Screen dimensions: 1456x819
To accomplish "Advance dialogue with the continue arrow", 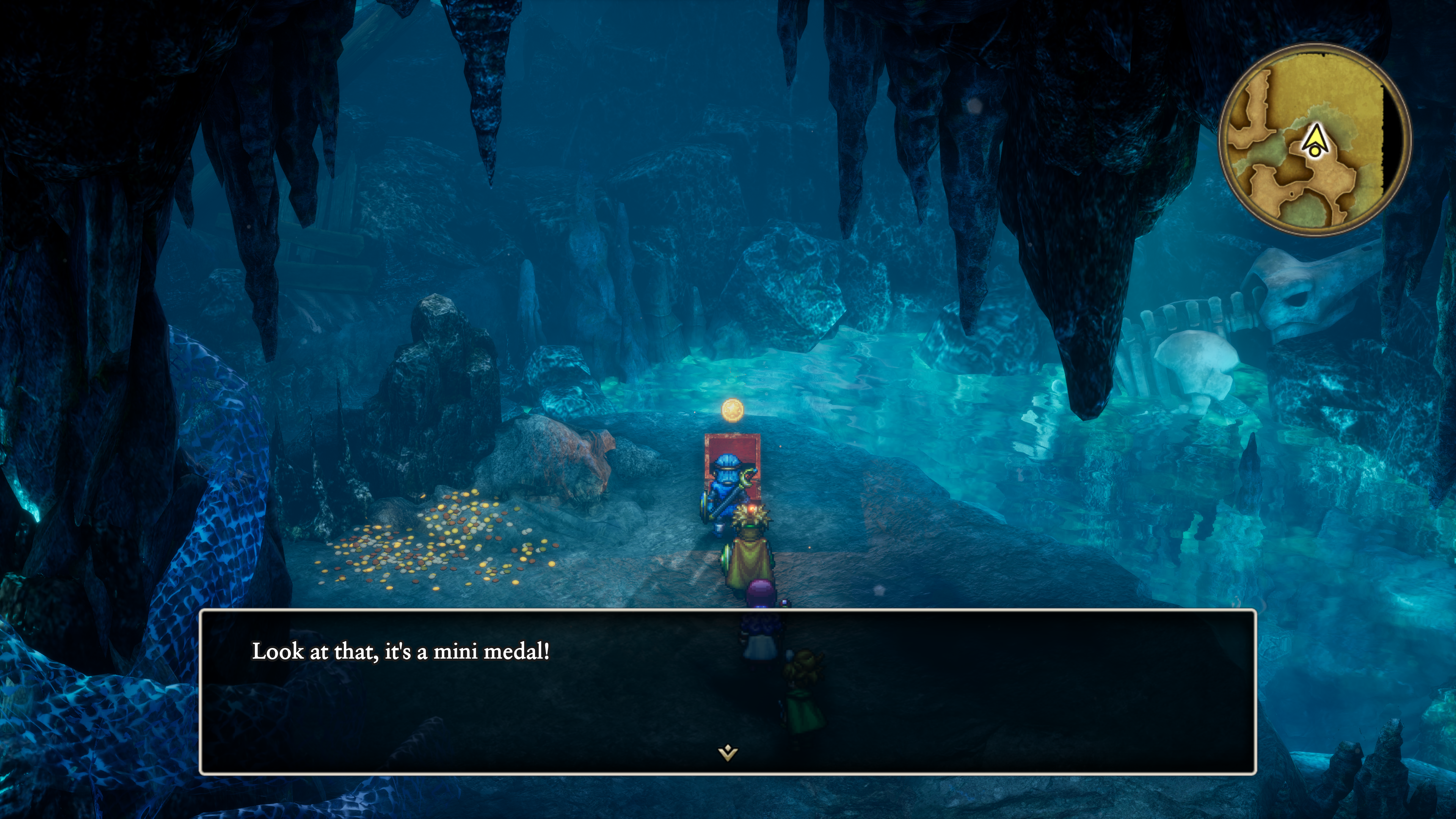I will tap(728, 753).
